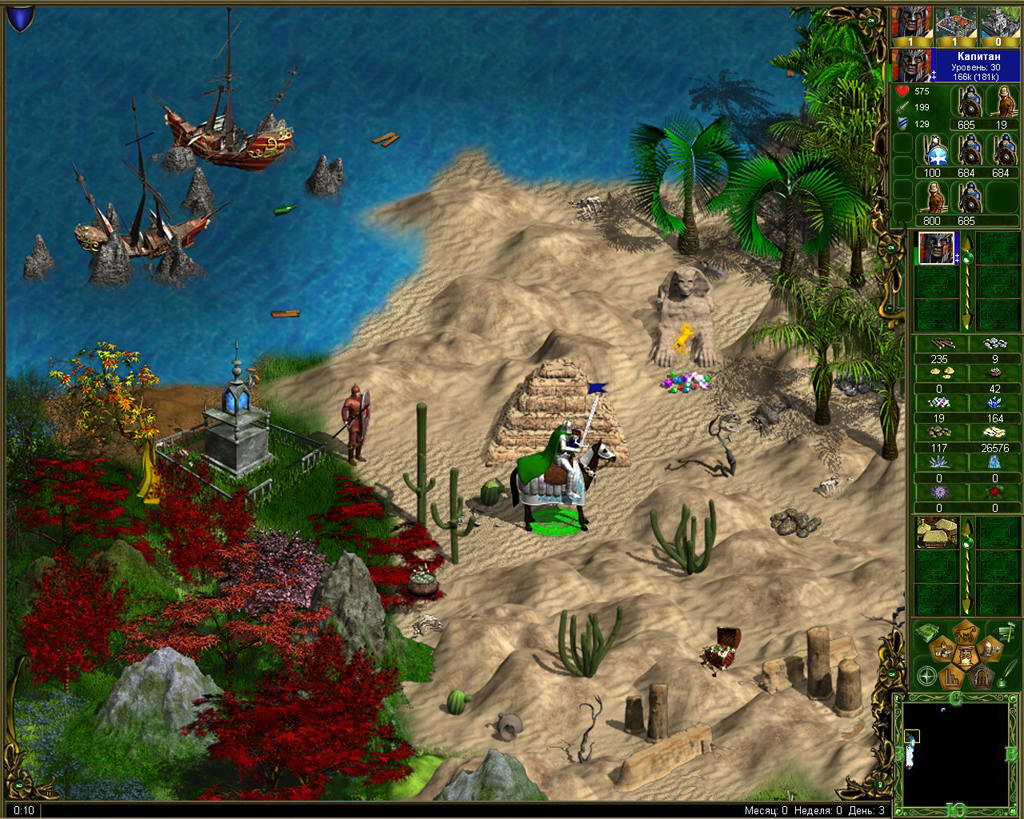Click the staircase pentagon button
Viewport: 1024px width, 819px height.
[x=952, y=677]
